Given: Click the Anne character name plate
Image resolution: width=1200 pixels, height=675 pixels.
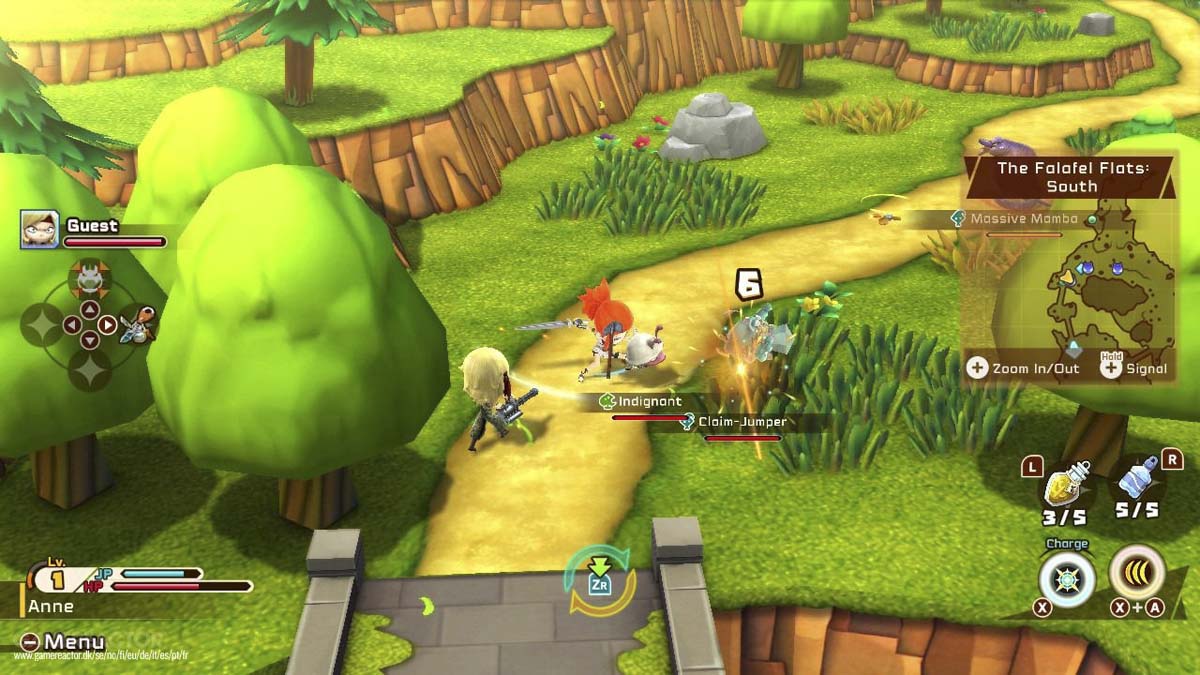Looking at the screenshot, I should click(52, 606).
